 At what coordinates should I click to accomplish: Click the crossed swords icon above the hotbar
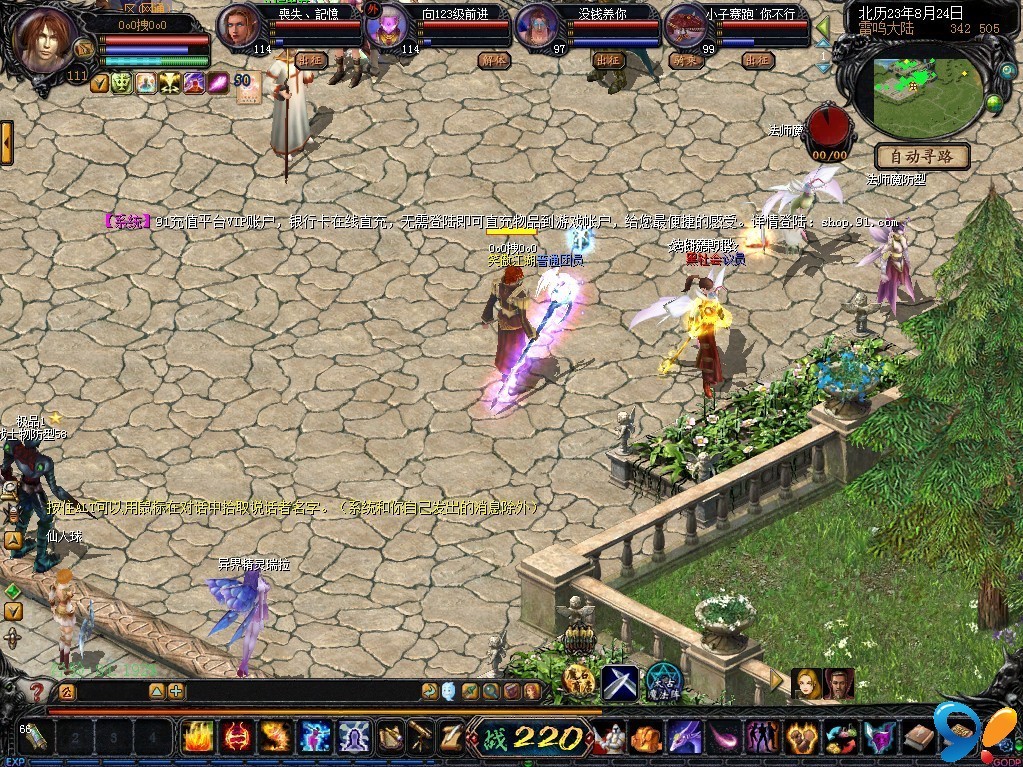coord(619,682)
